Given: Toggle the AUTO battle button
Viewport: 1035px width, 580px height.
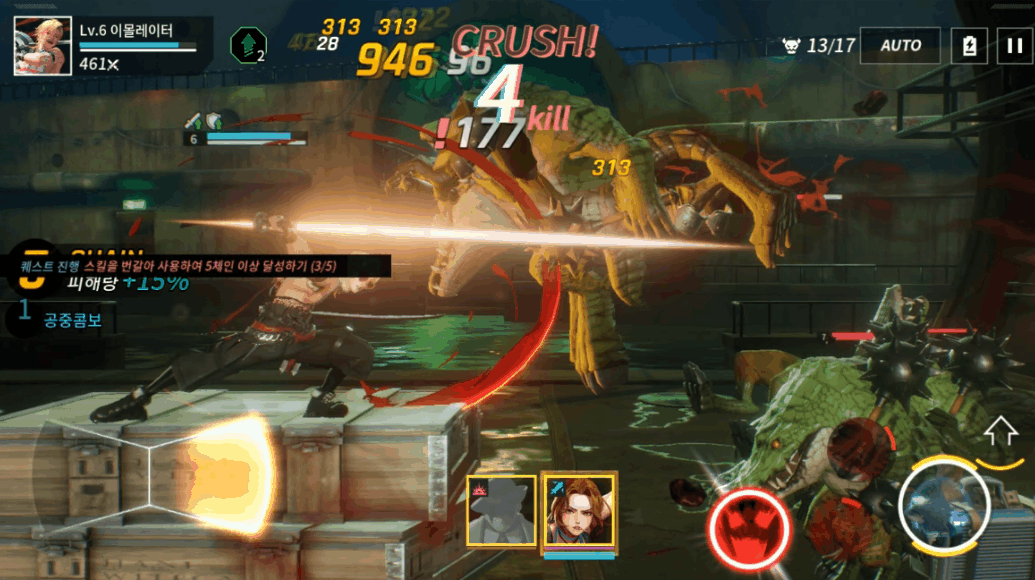Looking at the screenshot, I should (900, 46).
